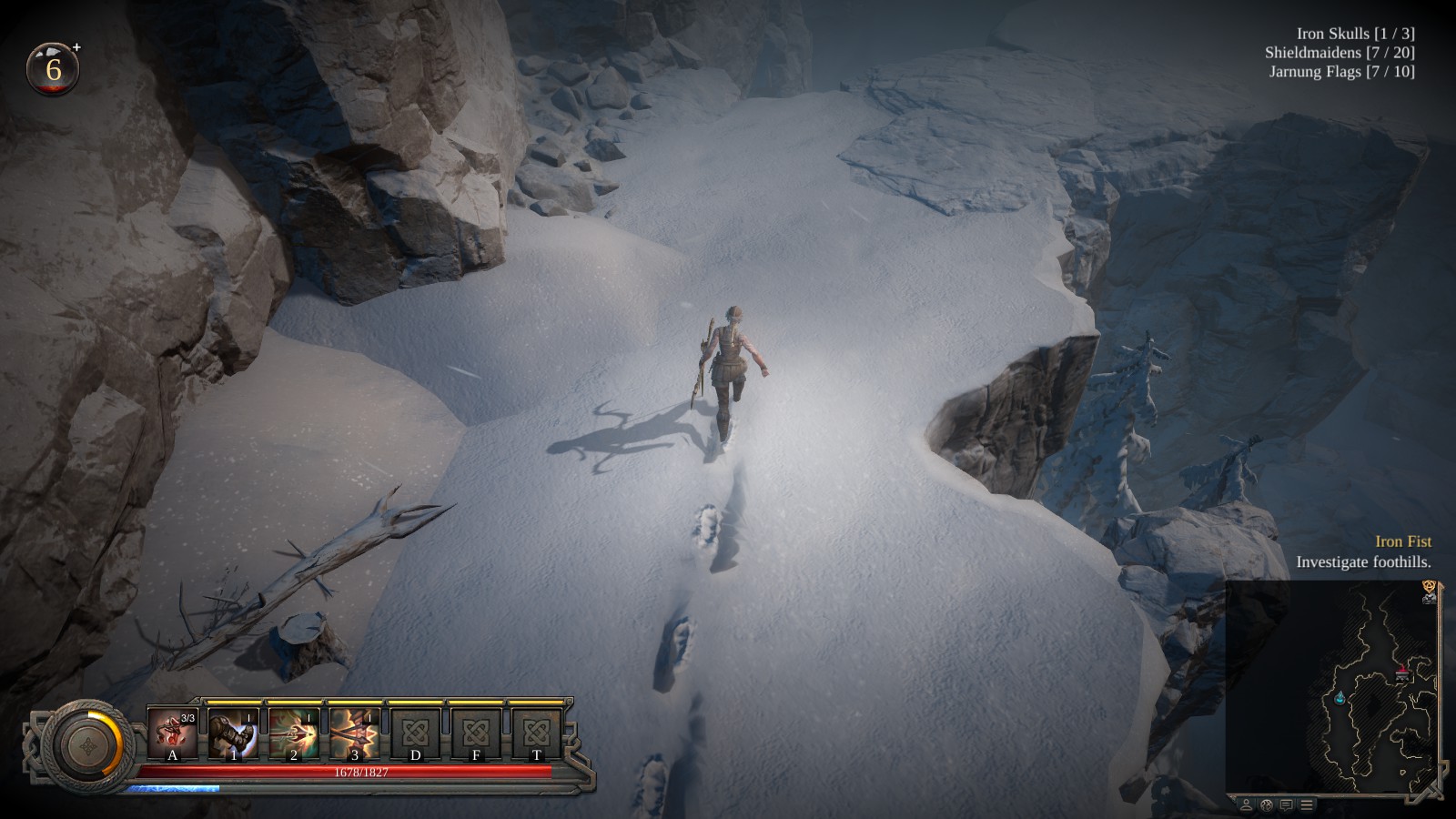
Task: Select the blue flame marker on the minimap
Action: point(1340,698)
